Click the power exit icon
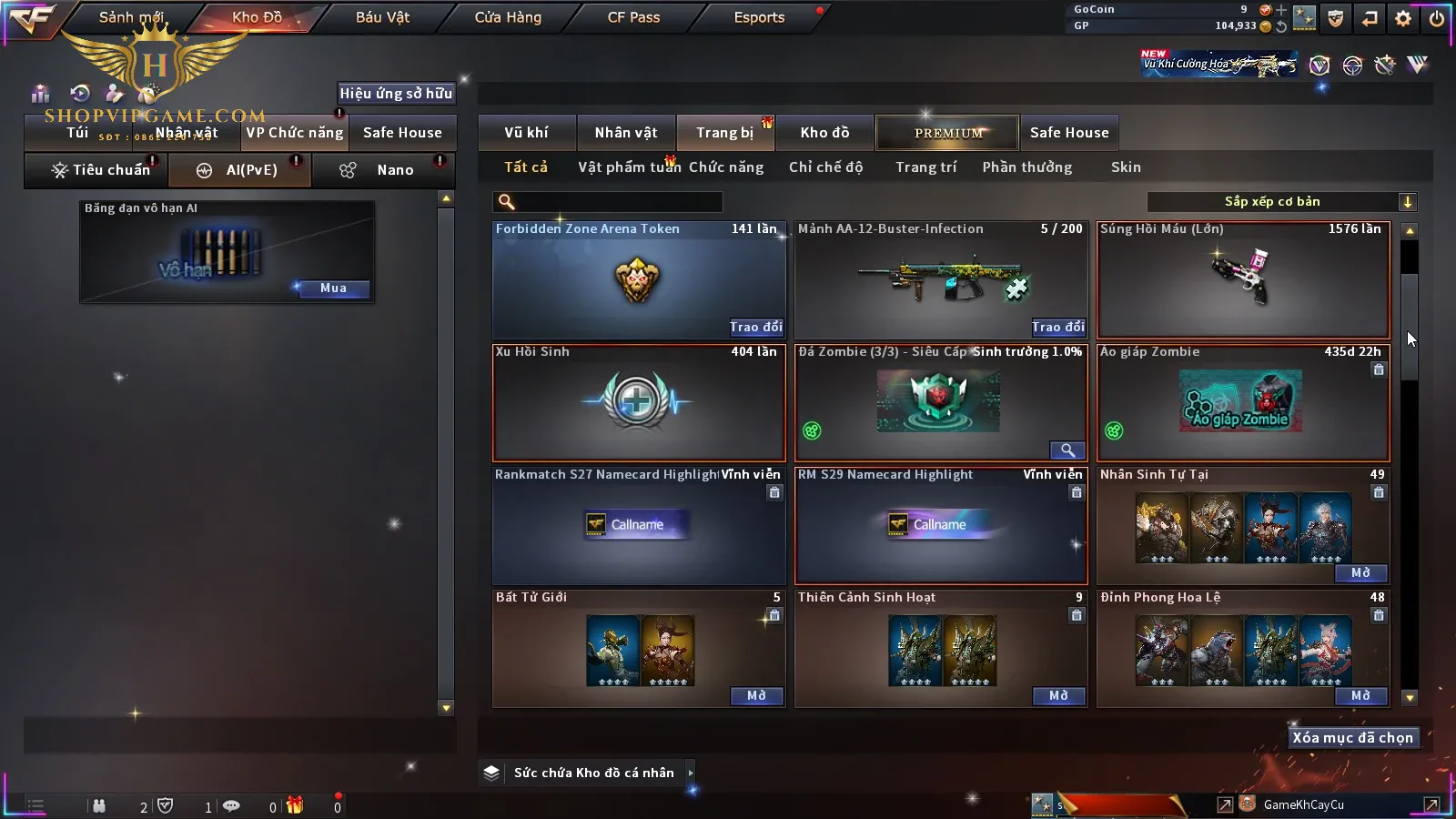Image resolution: width=1456 pixels, height=819 pixels. pyautogui.click(x=1437, y=18)
